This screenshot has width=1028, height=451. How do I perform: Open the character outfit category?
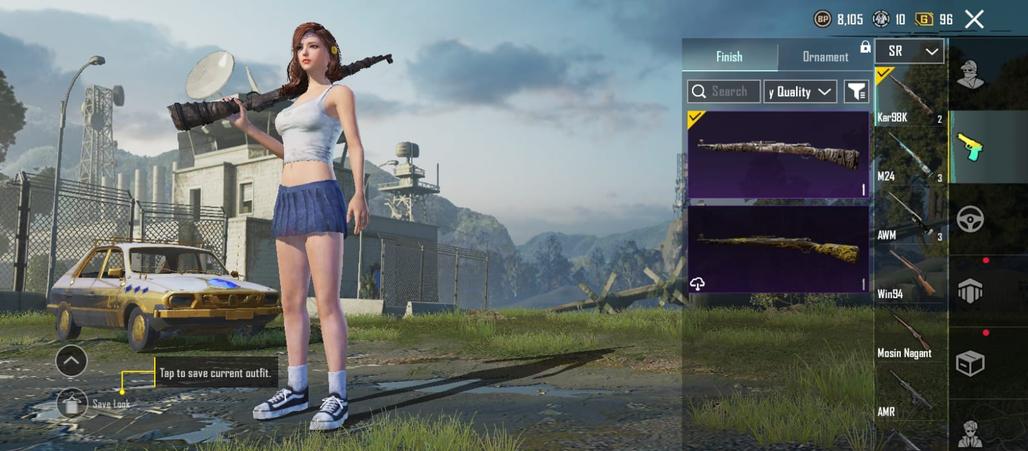point(969,73)
